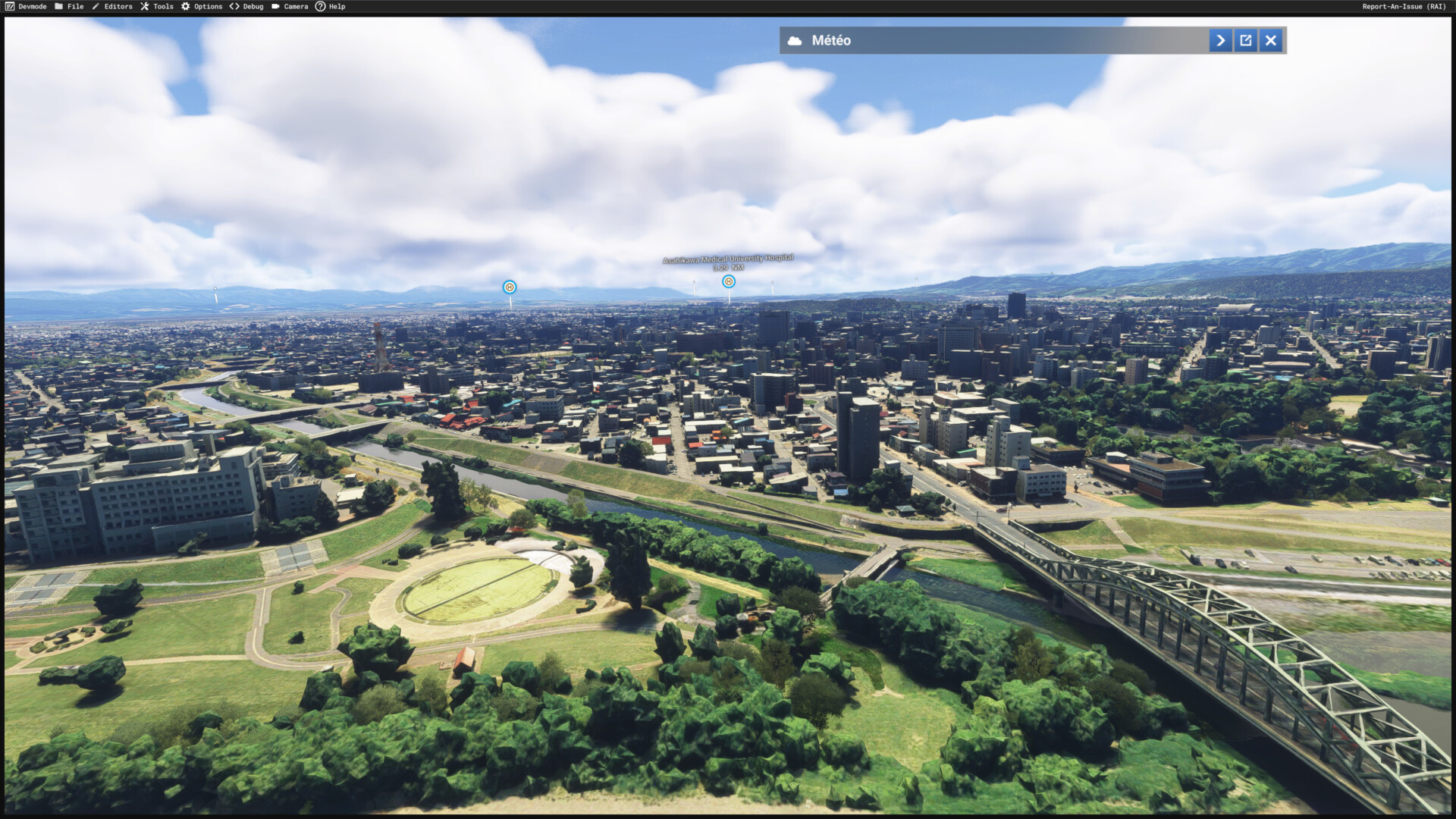Open the Debug menu
Viewport: 1456px width, 819px height.
point(246,6)
